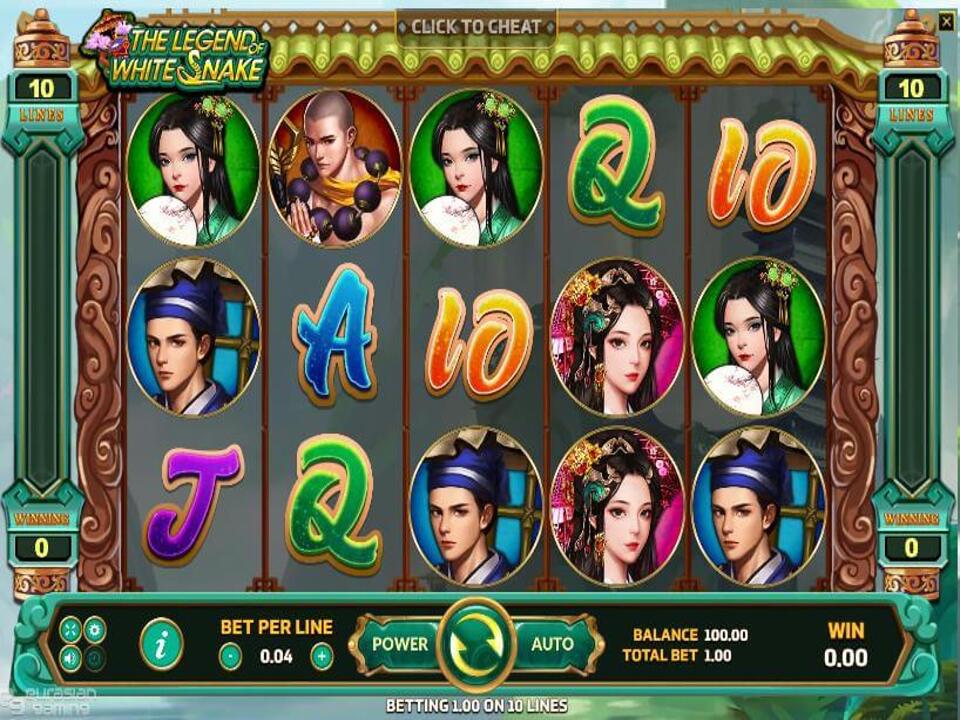Open the paytable info button
960x720 pixels.
click(161, 644)
